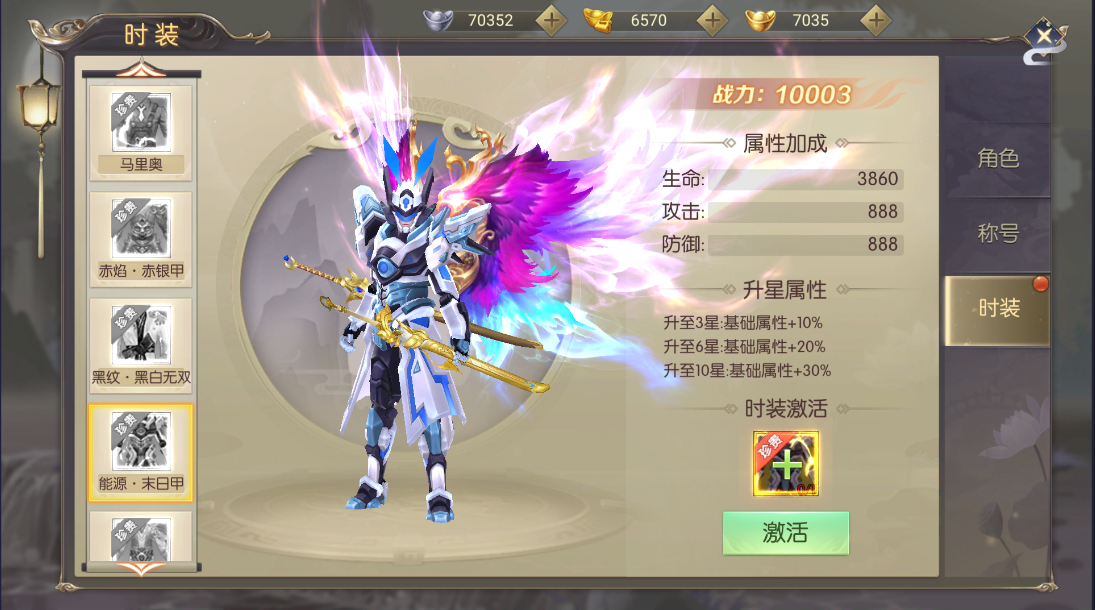Add more silver ingot currency
Screen dimensions: 1095x610
point(551,19)
